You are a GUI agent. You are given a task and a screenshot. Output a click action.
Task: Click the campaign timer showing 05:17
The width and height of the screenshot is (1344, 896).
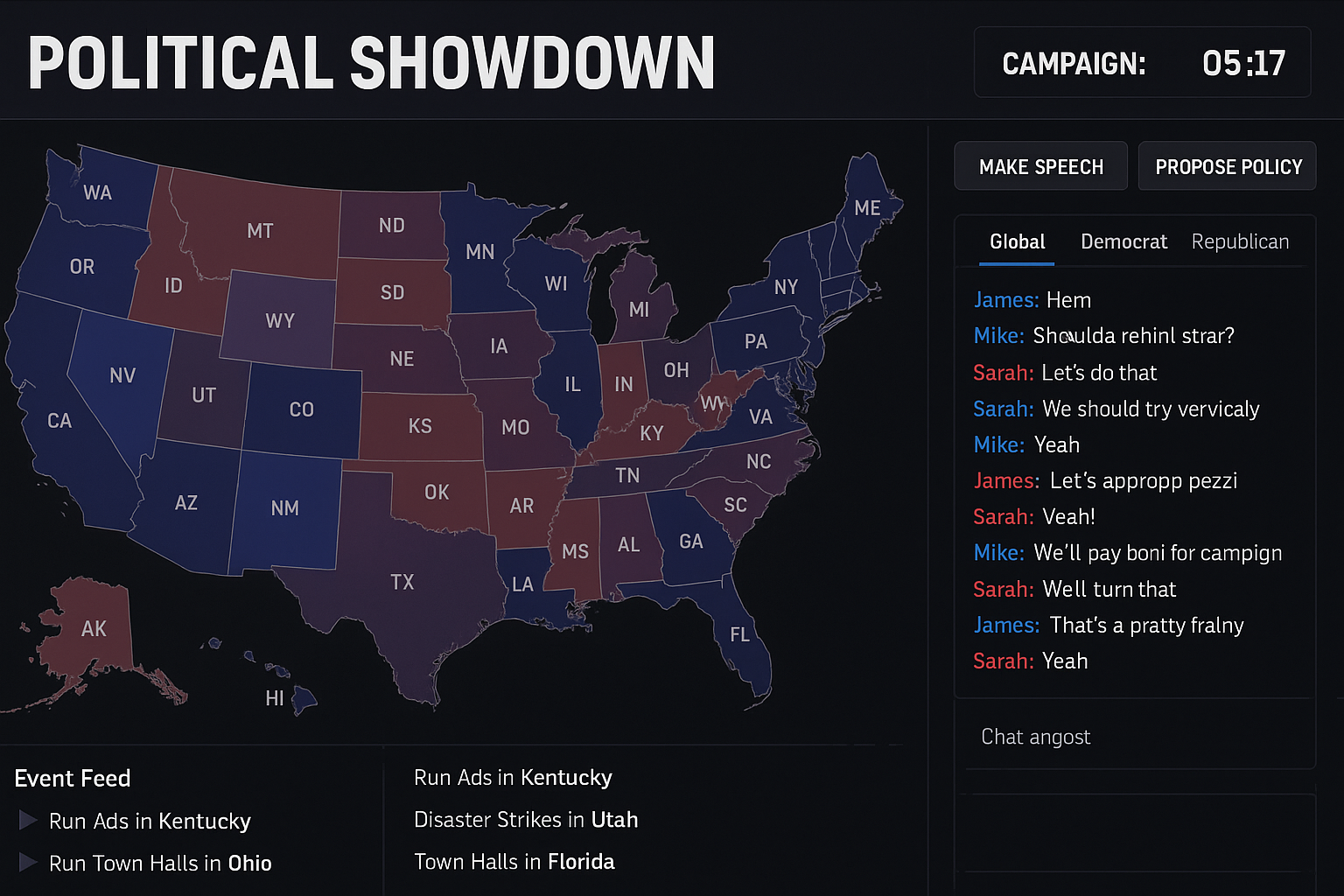(x=1243, y=62)
